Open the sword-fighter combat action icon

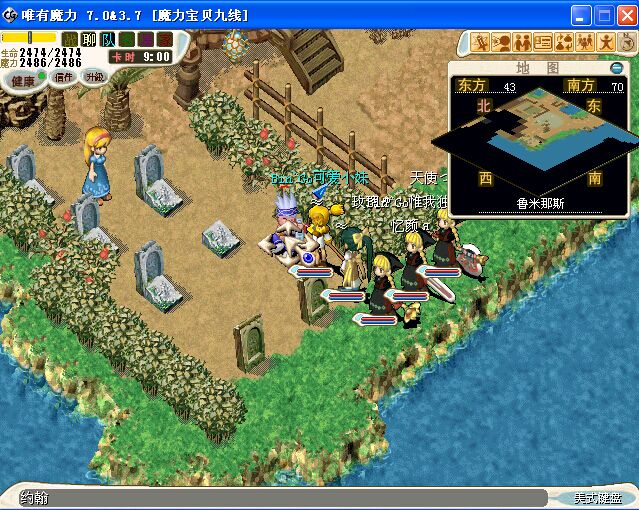point(481,42)
